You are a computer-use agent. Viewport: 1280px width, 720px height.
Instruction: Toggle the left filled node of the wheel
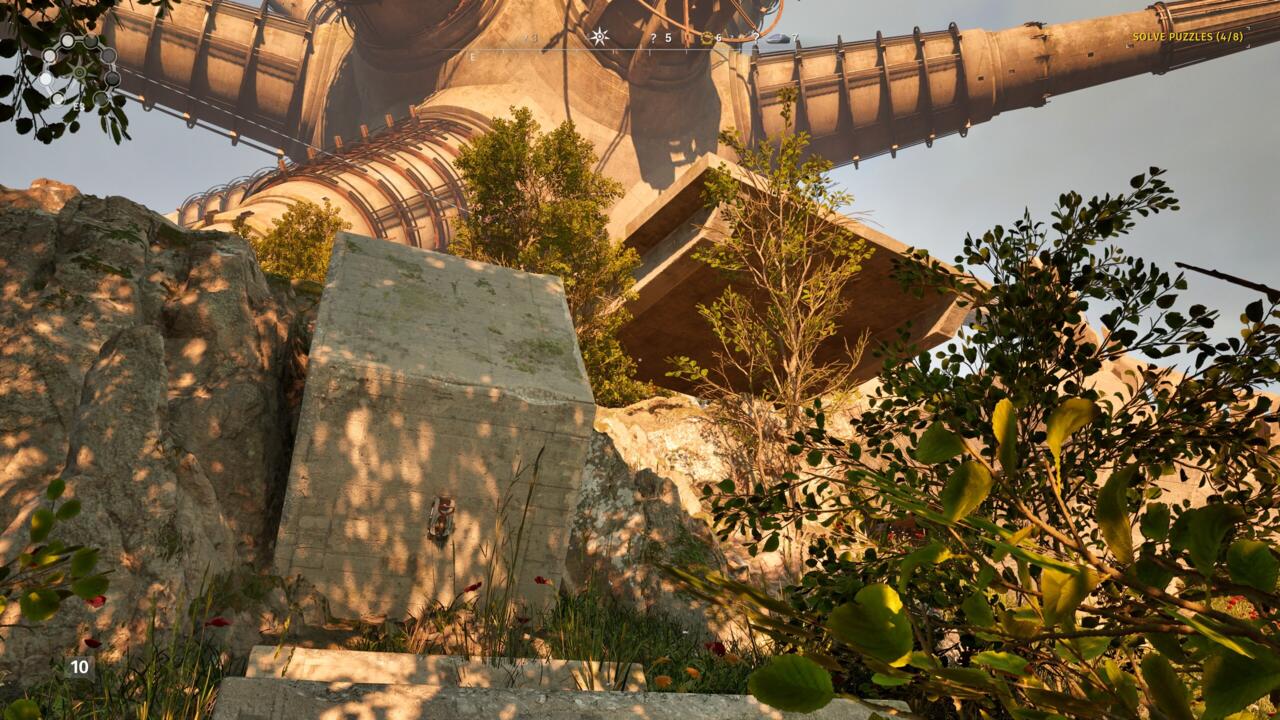point(47,56)
